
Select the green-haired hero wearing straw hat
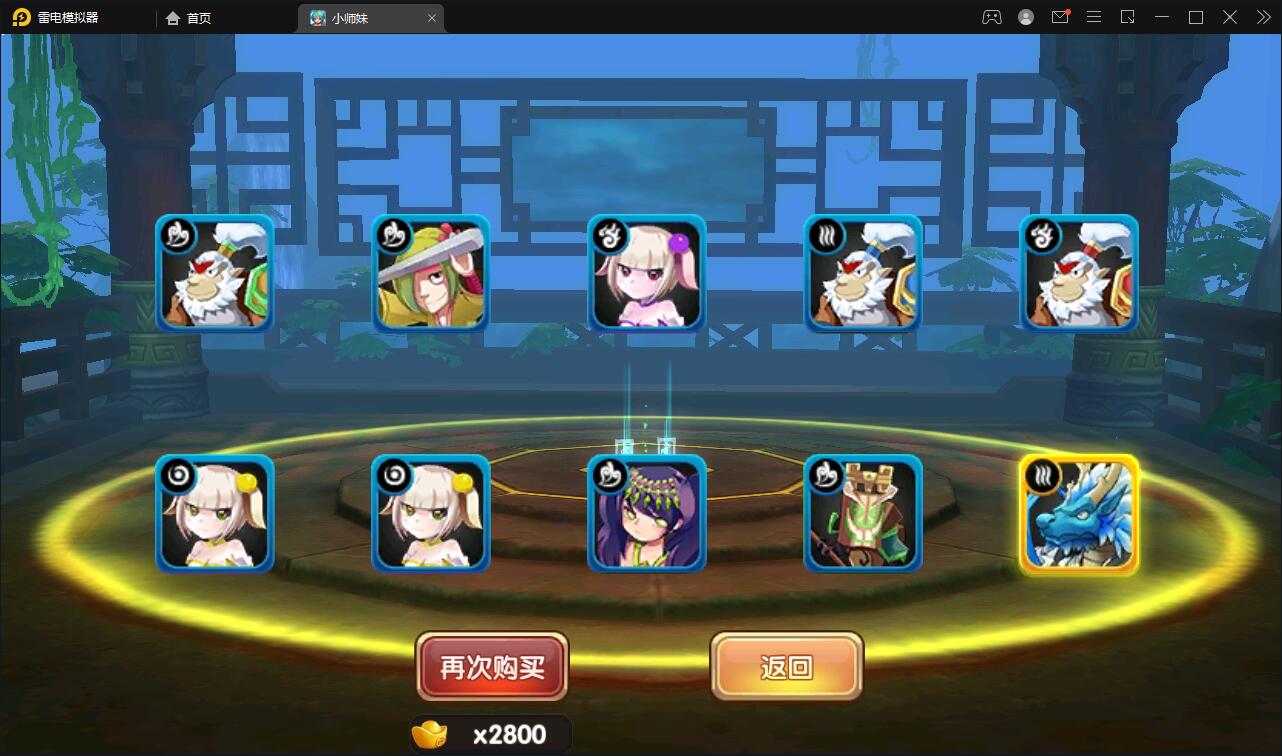pyautogui.click(x=430, y=273)
